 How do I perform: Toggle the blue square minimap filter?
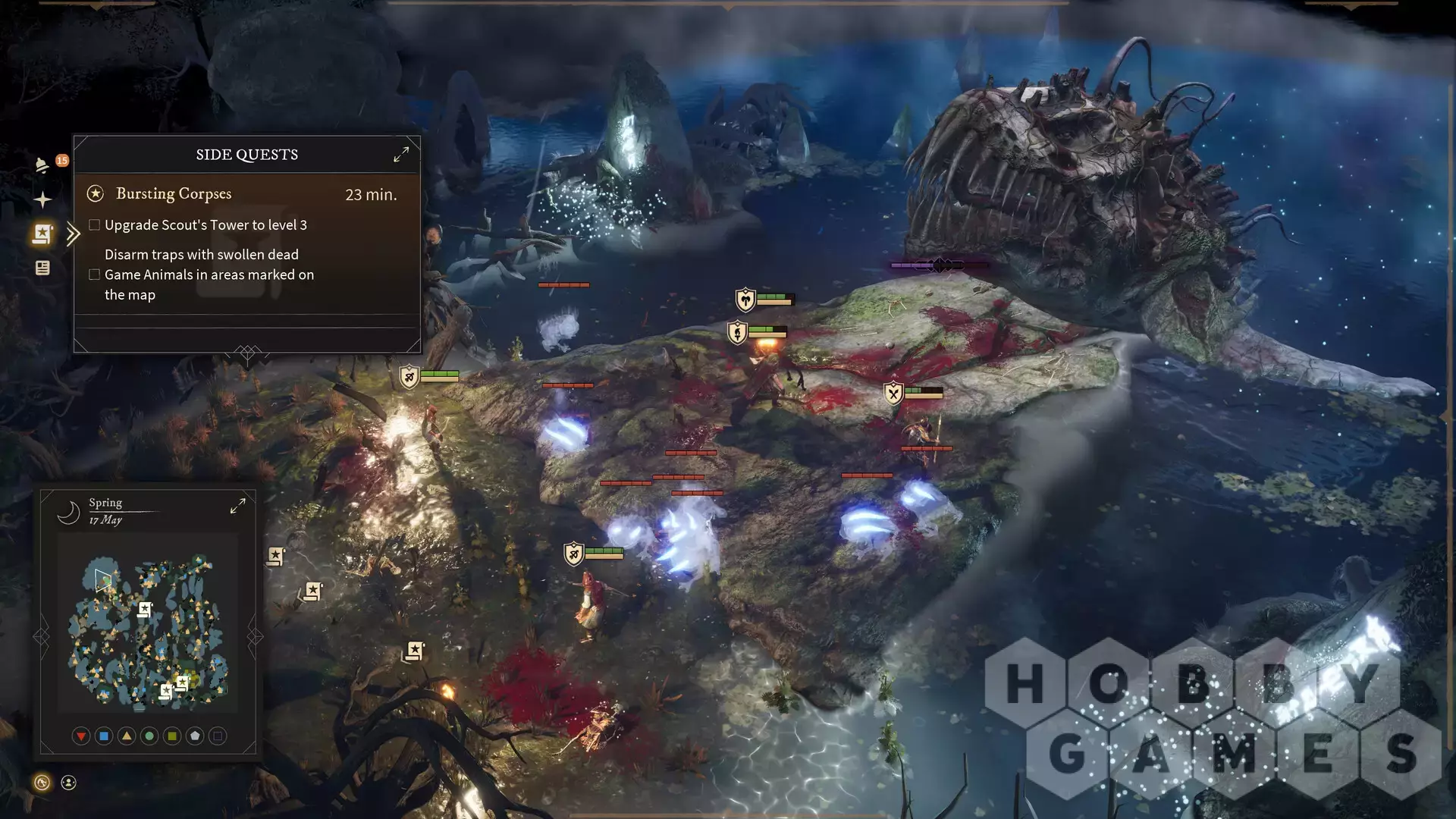click(104, 736)
